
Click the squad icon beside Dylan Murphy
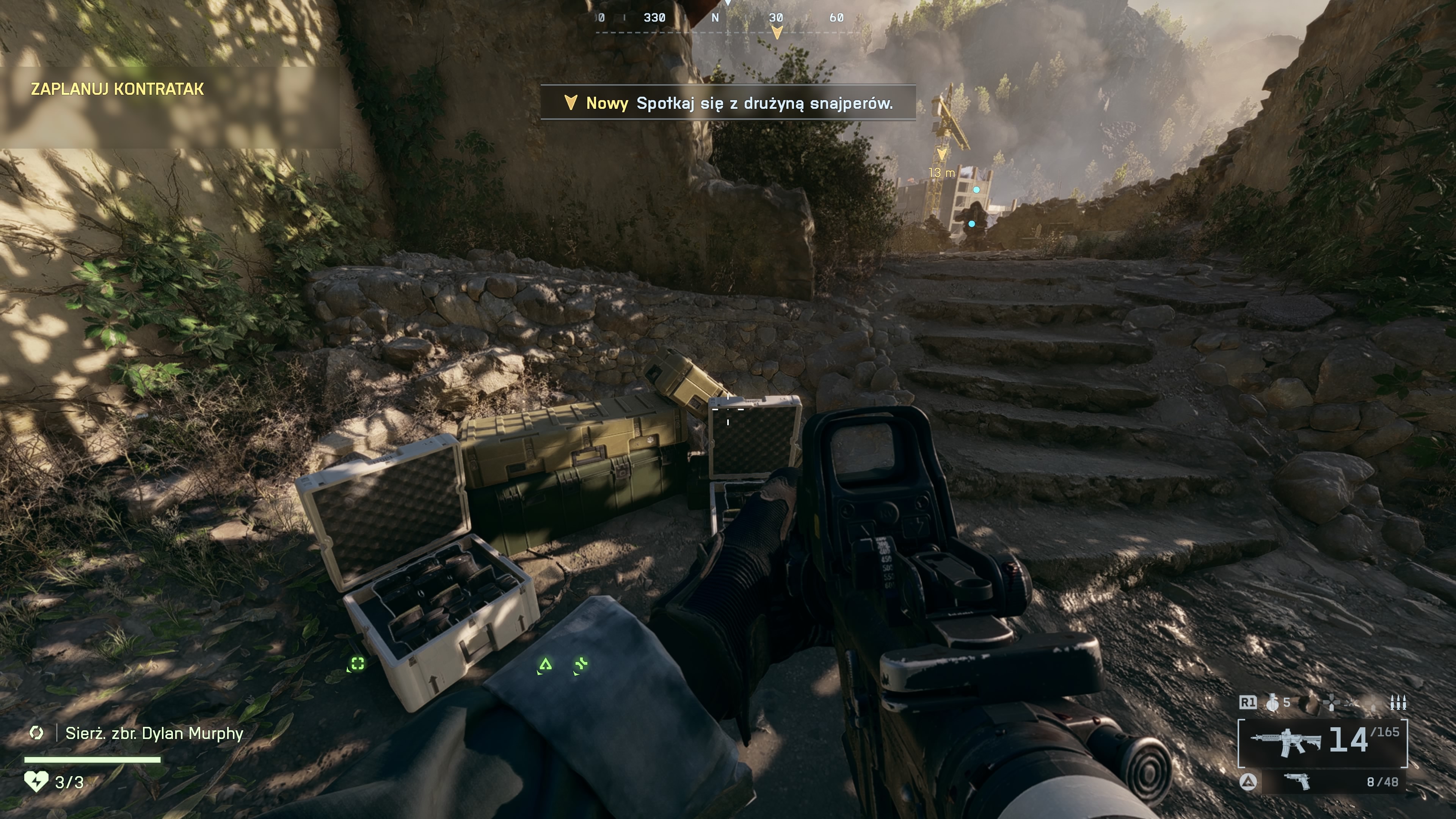(x=37, y=733)
